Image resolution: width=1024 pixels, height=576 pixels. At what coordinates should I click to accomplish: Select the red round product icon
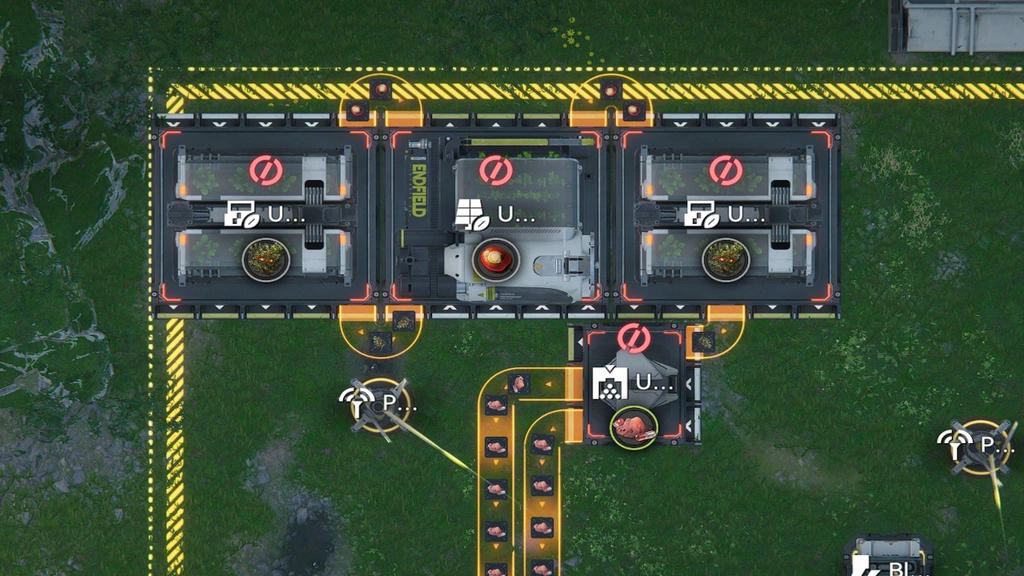coord(495,259)
